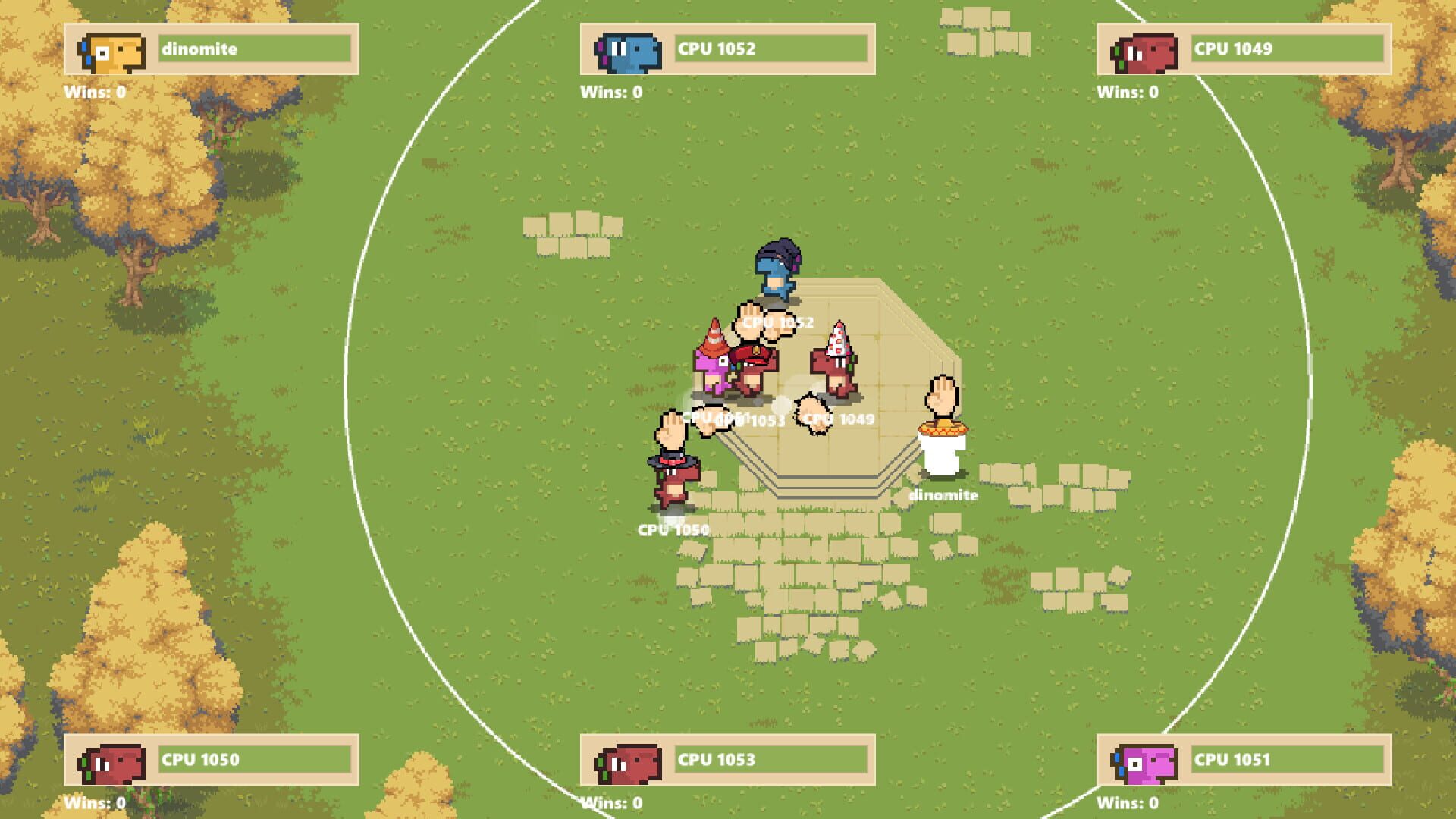
Task: Click the dinomite name tag on the field
Action: pos(944,496)
